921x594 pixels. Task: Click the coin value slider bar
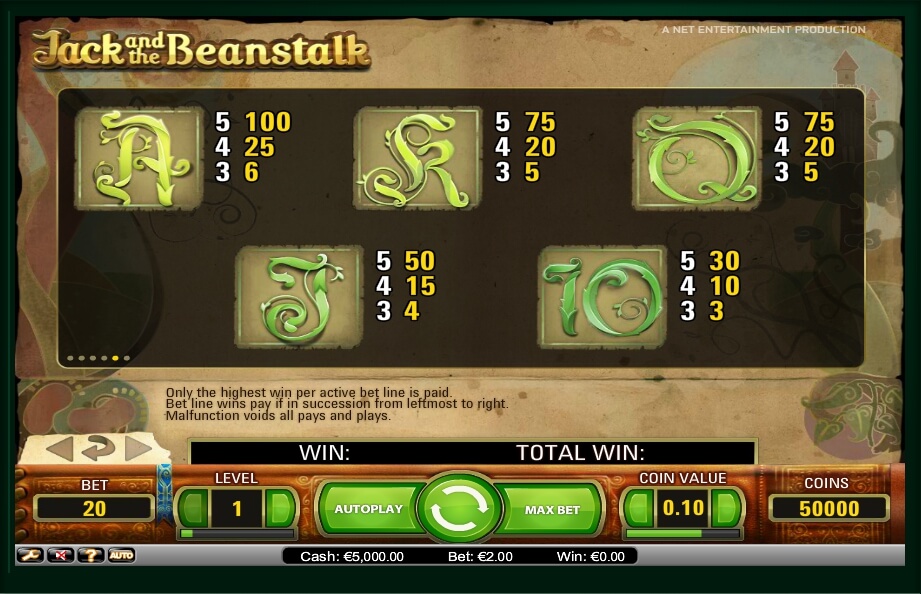point(681,534)
